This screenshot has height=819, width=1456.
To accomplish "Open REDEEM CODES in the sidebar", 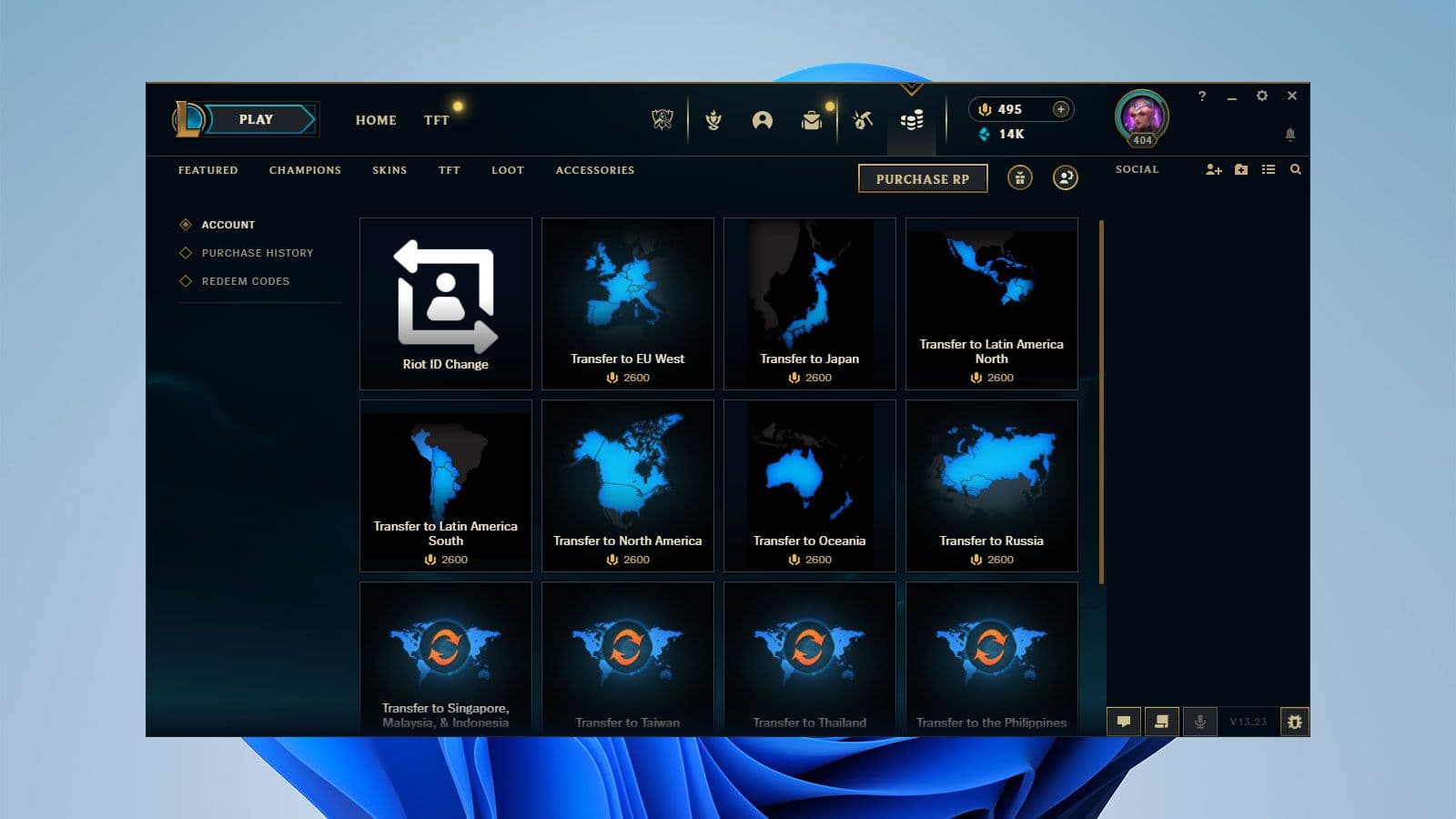I will 246,281.
